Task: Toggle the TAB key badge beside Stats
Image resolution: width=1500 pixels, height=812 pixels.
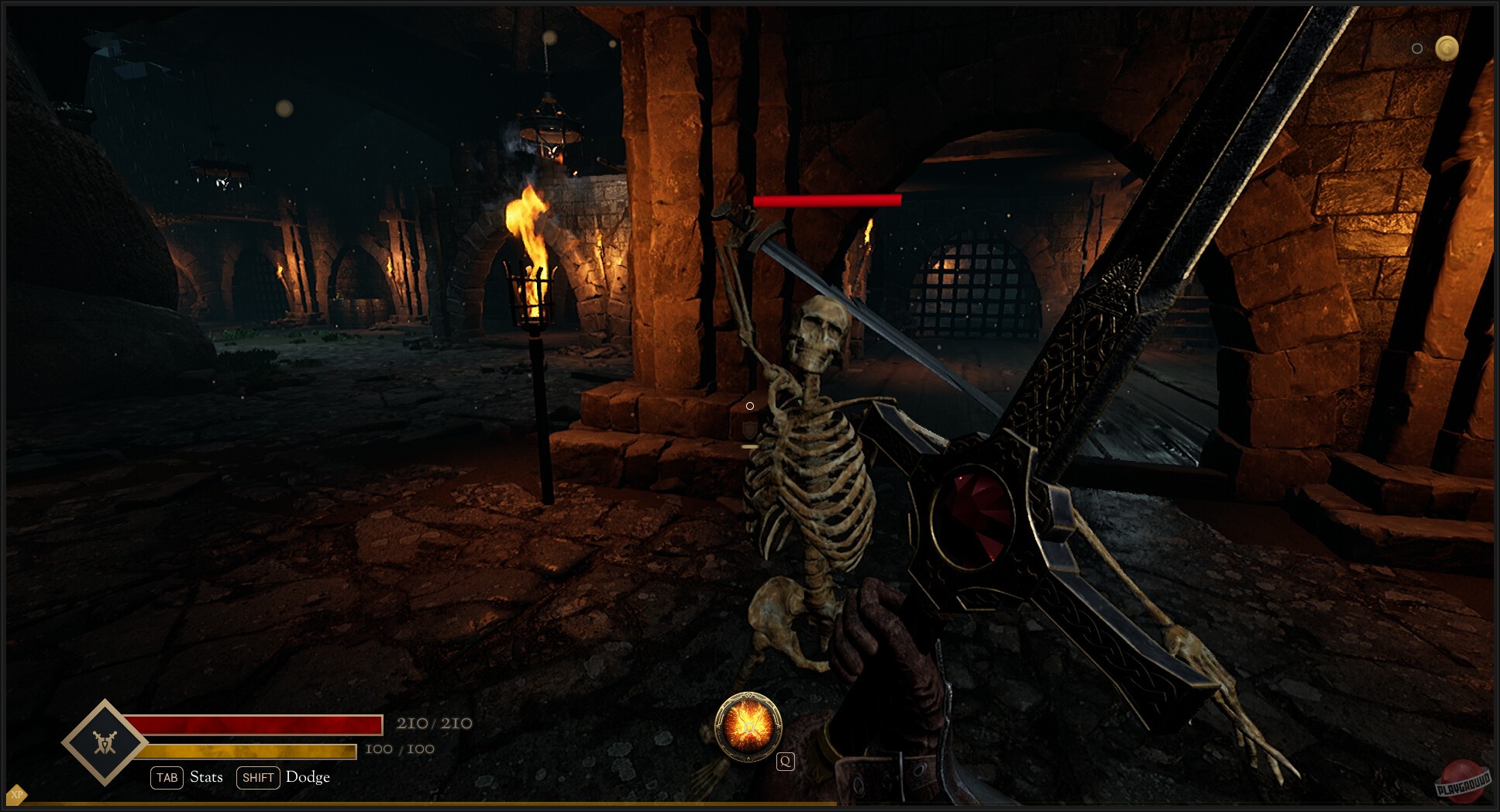Action: point(167,777)
